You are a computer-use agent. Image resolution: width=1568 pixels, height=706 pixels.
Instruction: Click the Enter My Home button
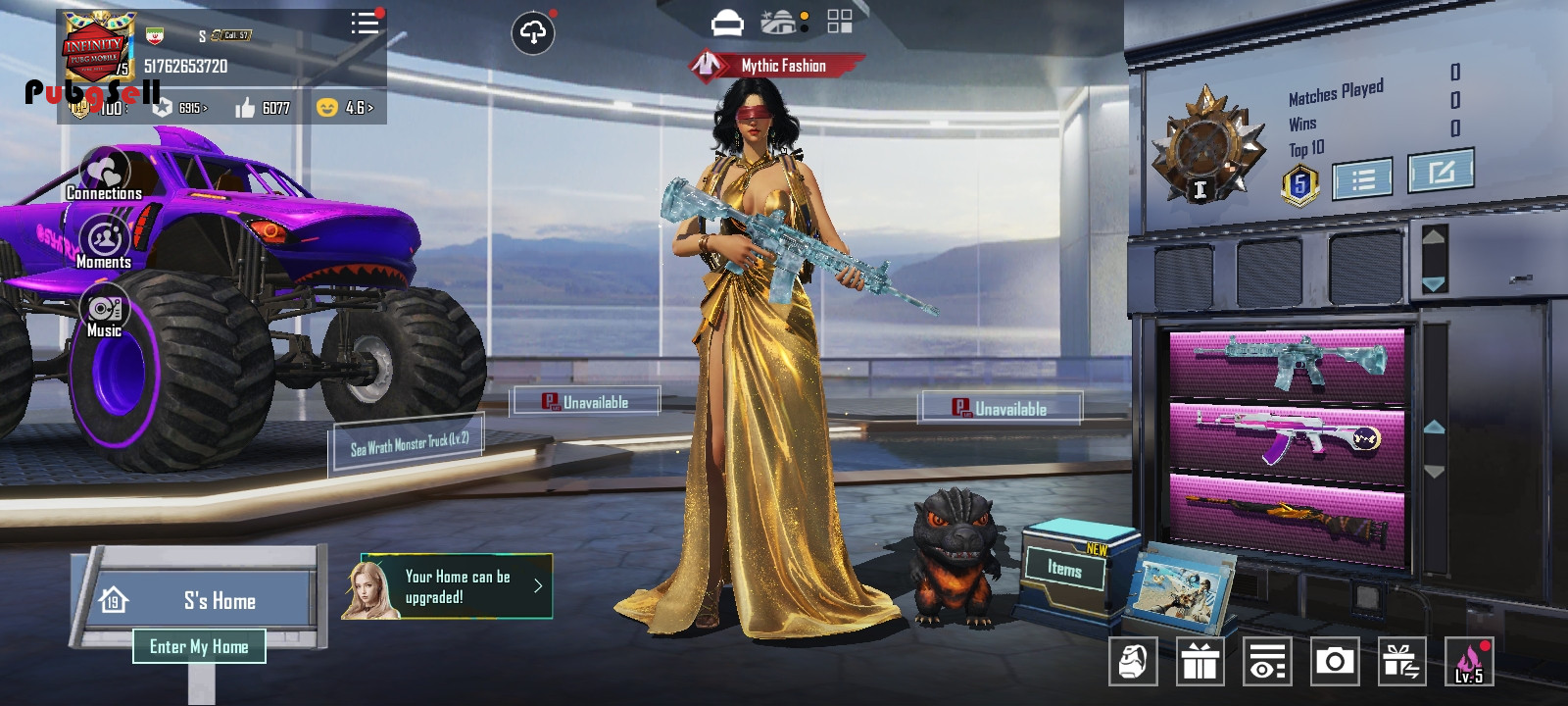[199, 646]
